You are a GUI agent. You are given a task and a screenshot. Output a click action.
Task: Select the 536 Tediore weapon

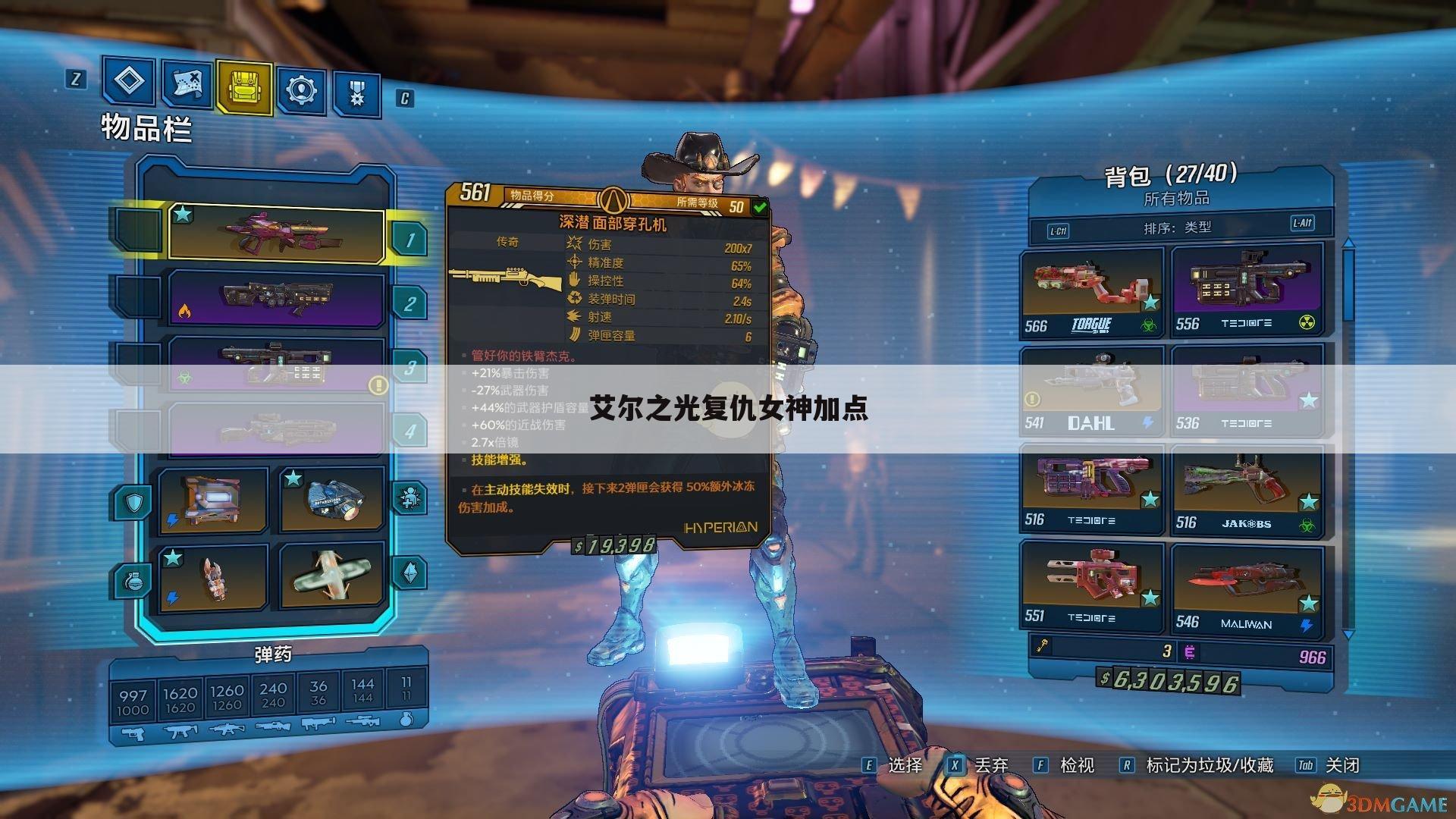pos(1247,392)
